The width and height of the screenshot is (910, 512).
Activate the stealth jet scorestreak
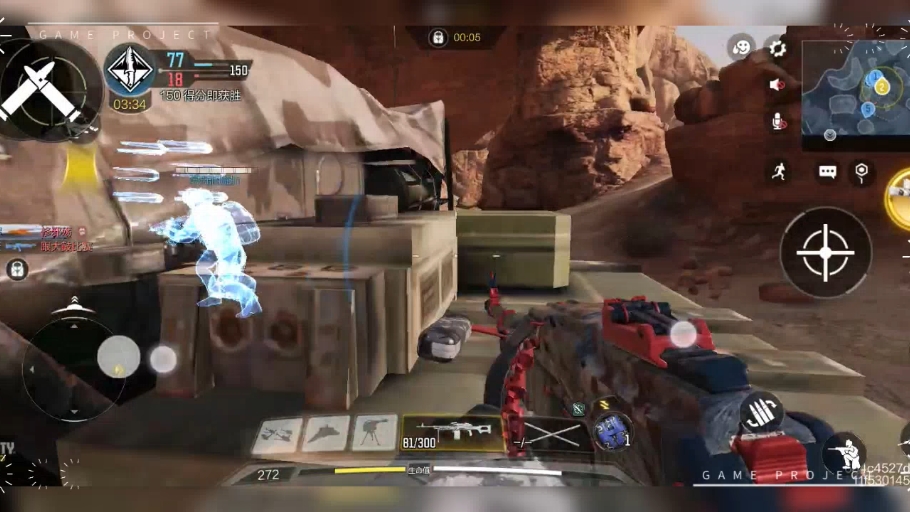pyautogui.click(x=326, y=434)
